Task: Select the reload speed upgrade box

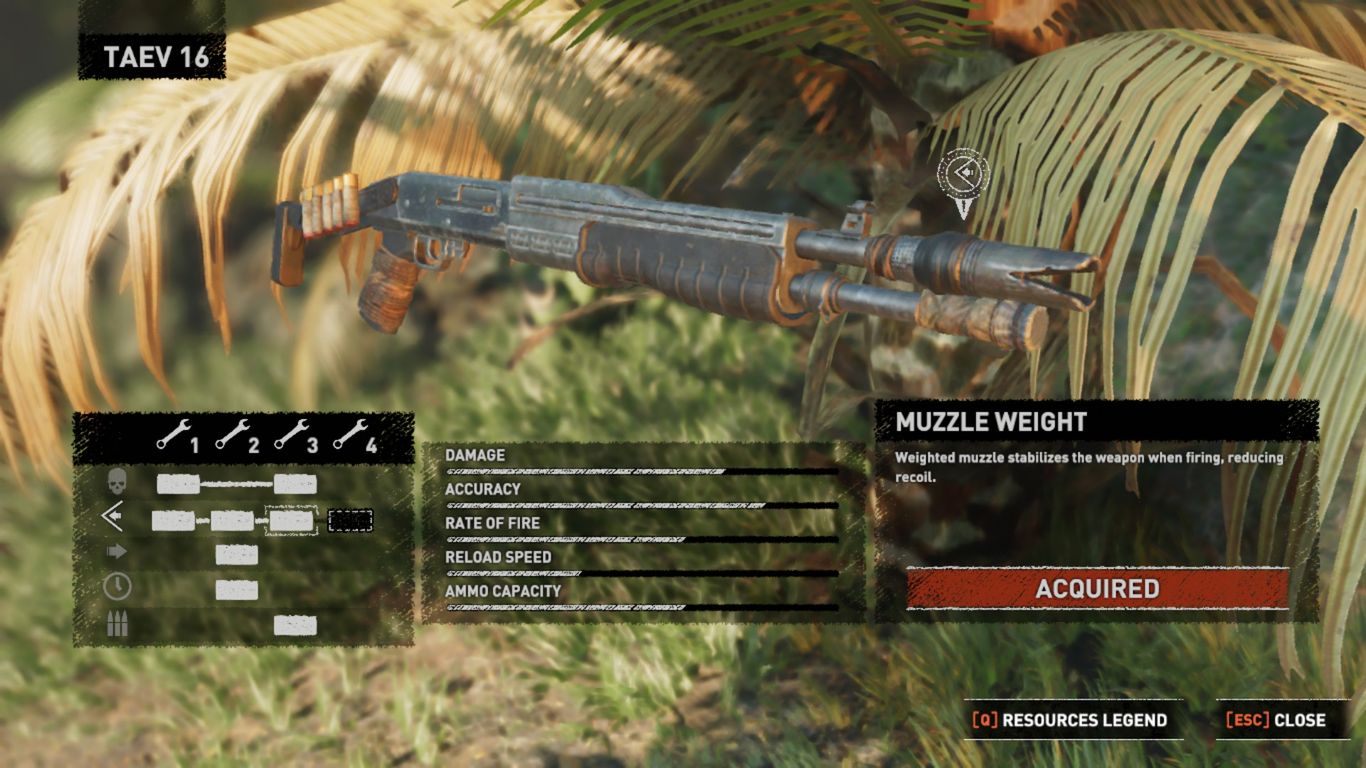Action: (x=237, y=590)
